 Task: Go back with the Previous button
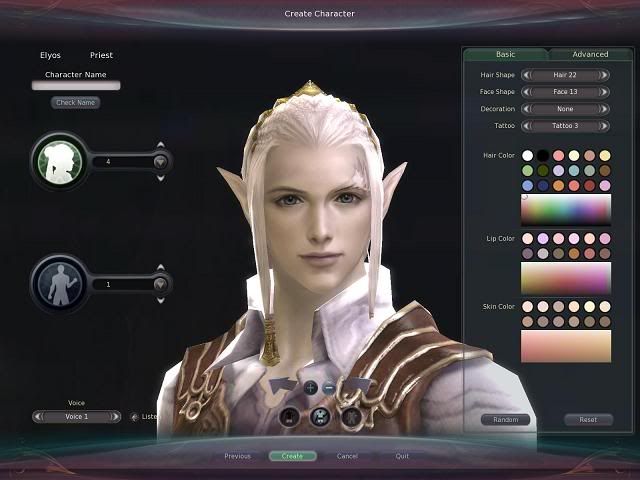pos(237,456)
